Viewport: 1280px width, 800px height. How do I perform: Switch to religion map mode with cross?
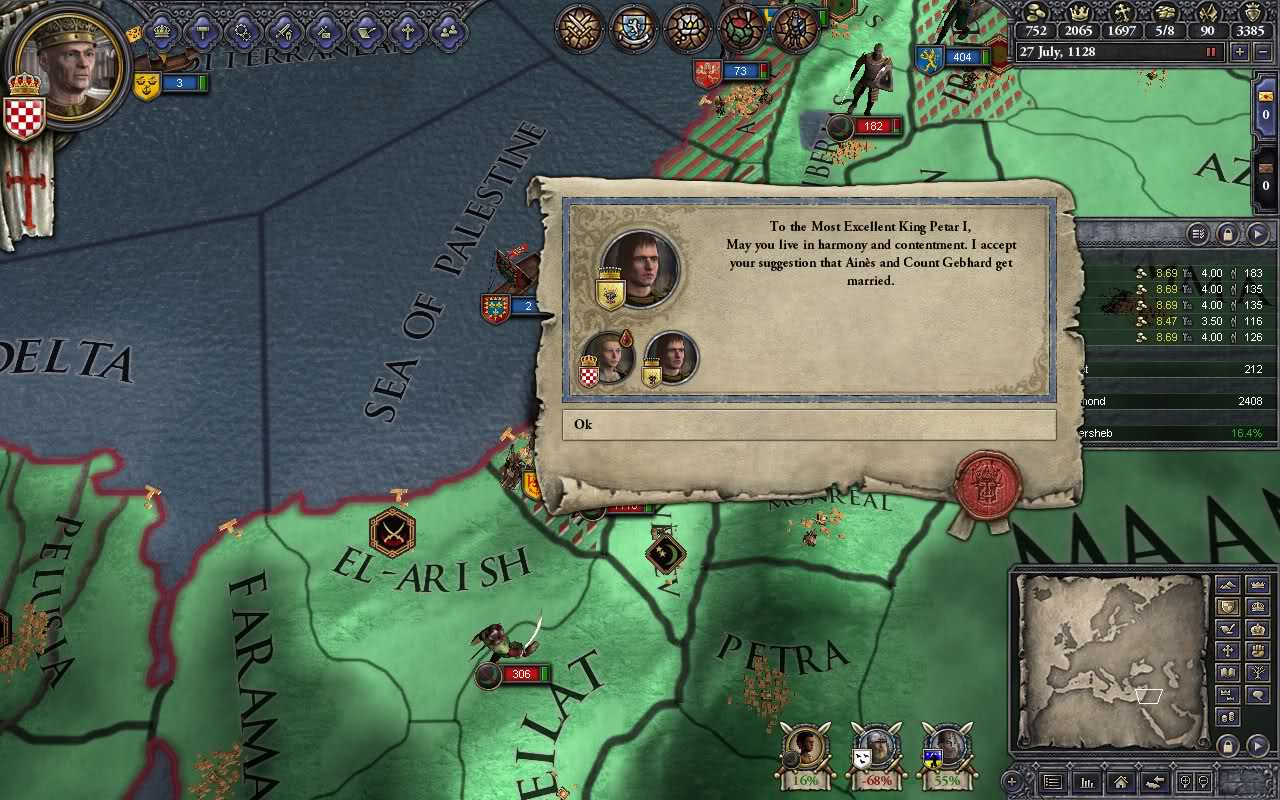(1227, 651)
